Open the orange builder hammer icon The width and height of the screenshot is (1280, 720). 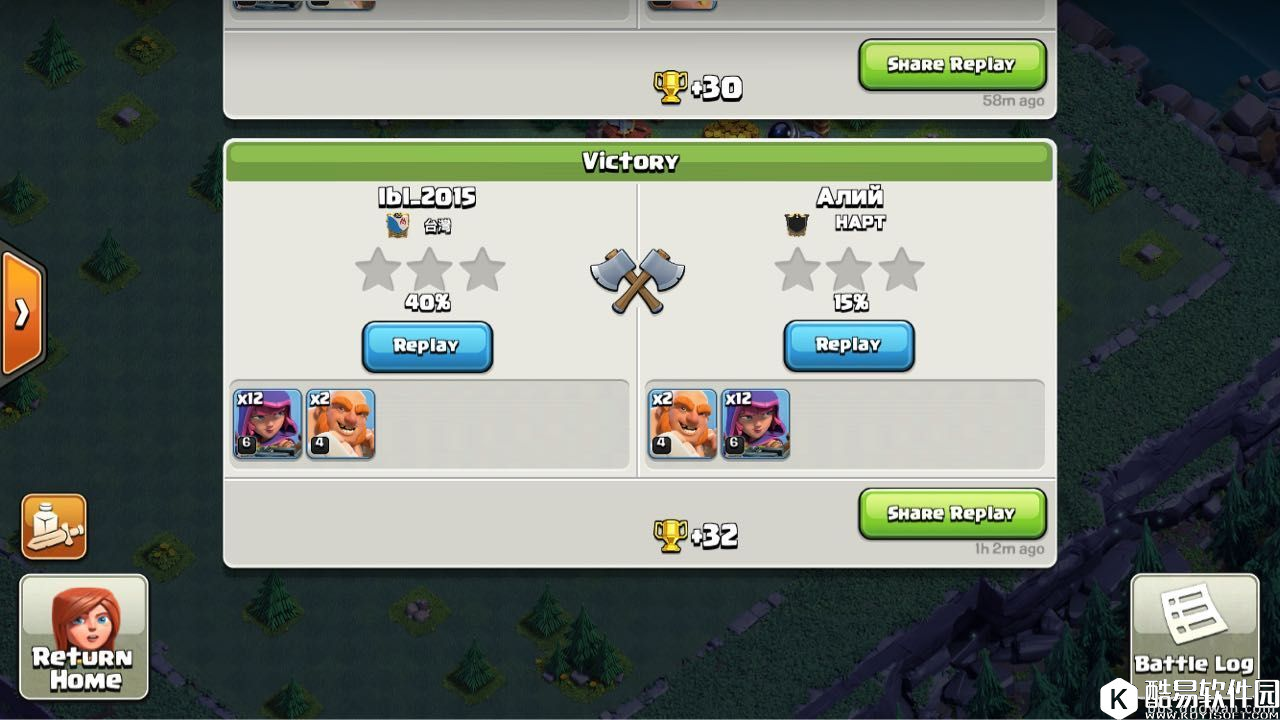tap(54, 526)
